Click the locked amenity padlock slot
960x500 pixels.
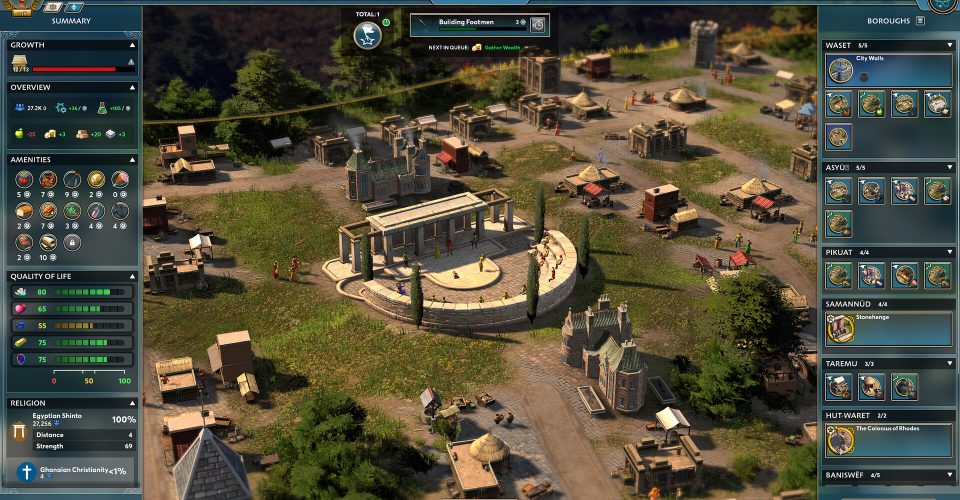(71, 242)
